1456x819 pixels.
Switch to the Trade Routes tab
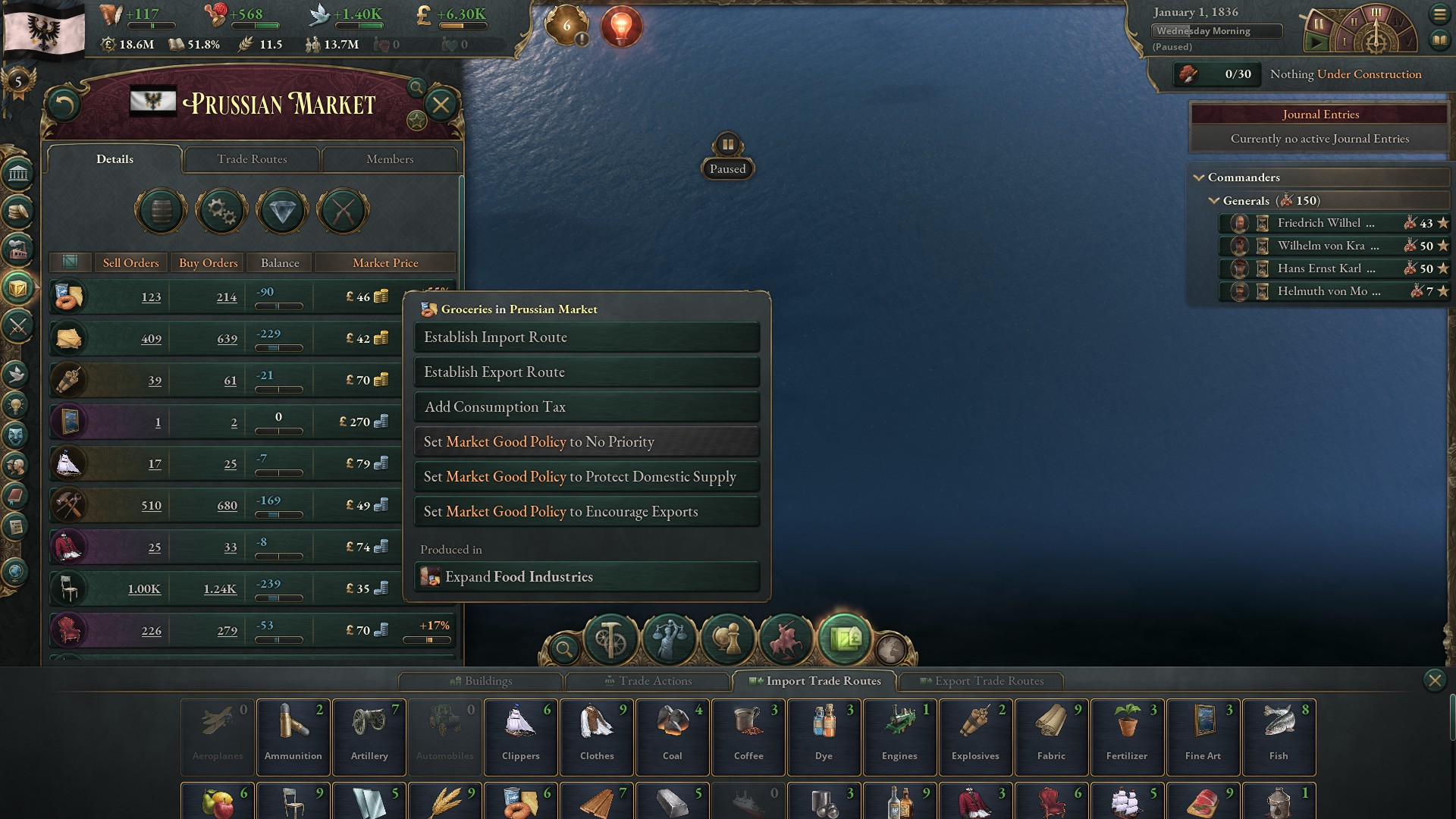[252, 159]
